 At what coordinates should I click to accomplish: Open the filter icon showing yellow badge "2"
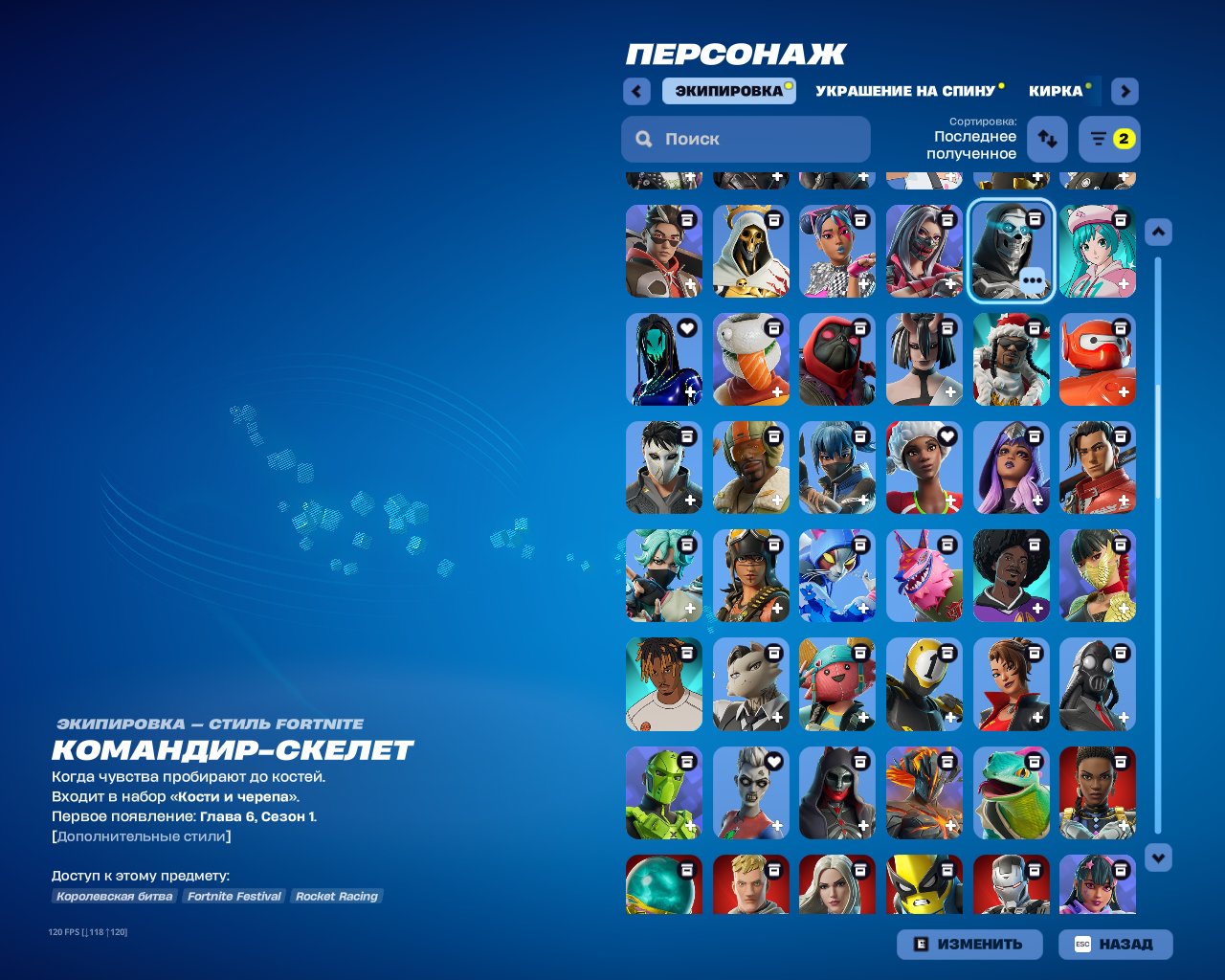click(x=1107, y=139)
